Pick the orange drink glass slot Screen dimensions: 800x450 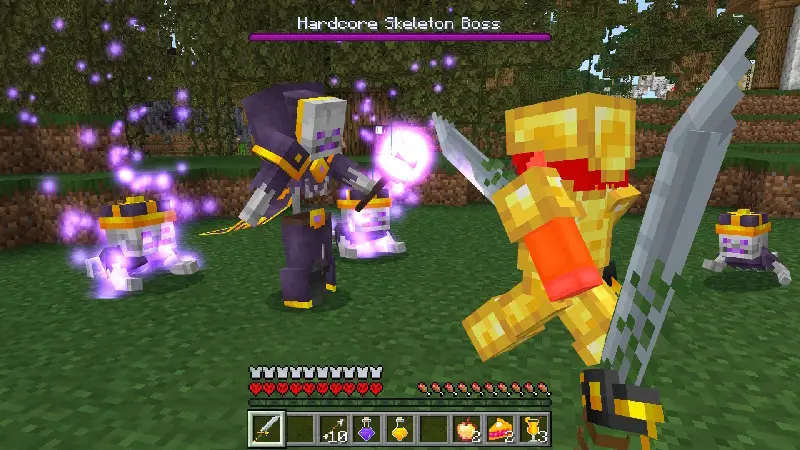point(534,428)
